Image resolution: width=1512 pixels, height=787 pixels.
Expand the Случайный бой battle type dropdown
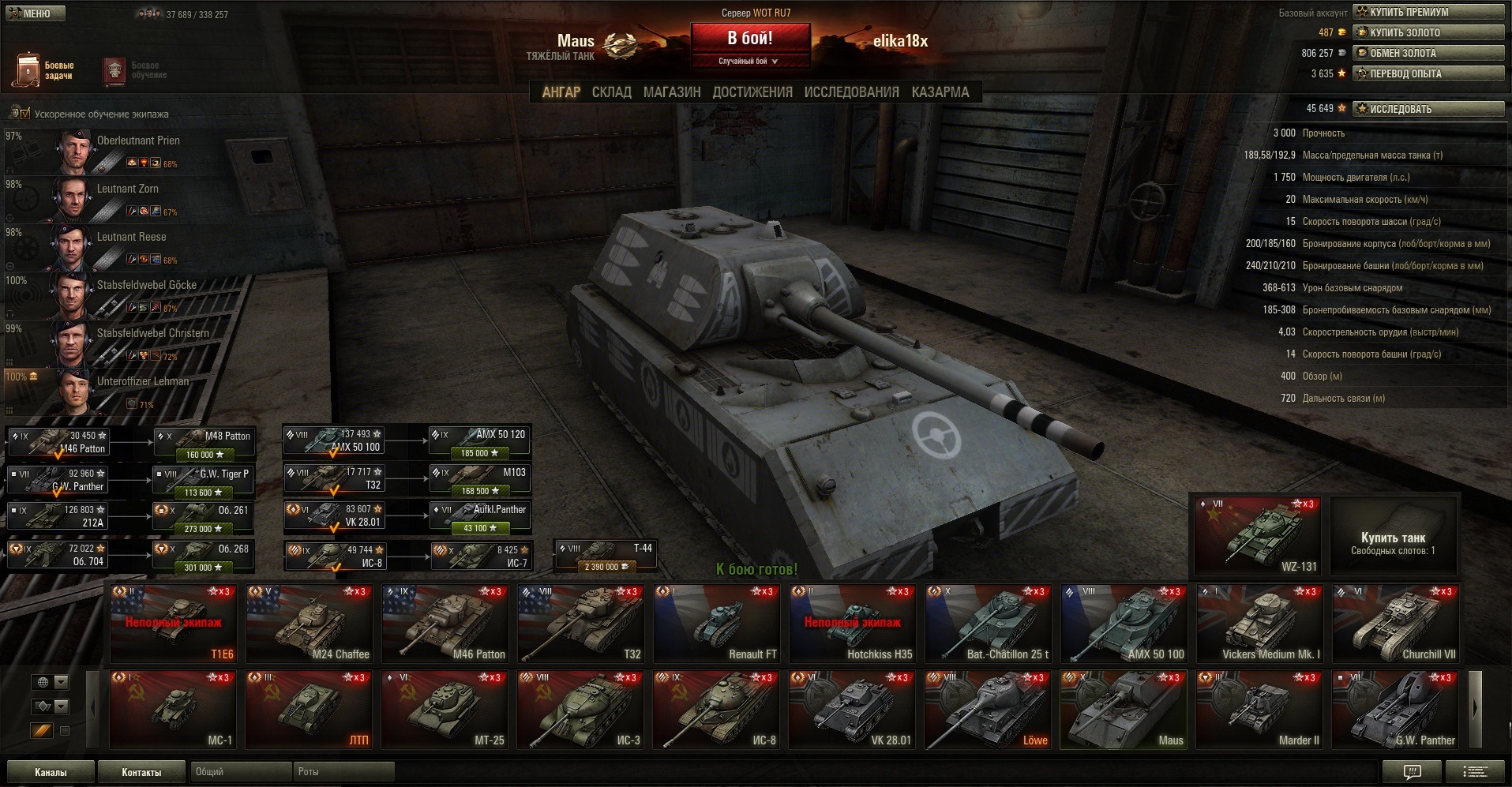tap(749, 62)
